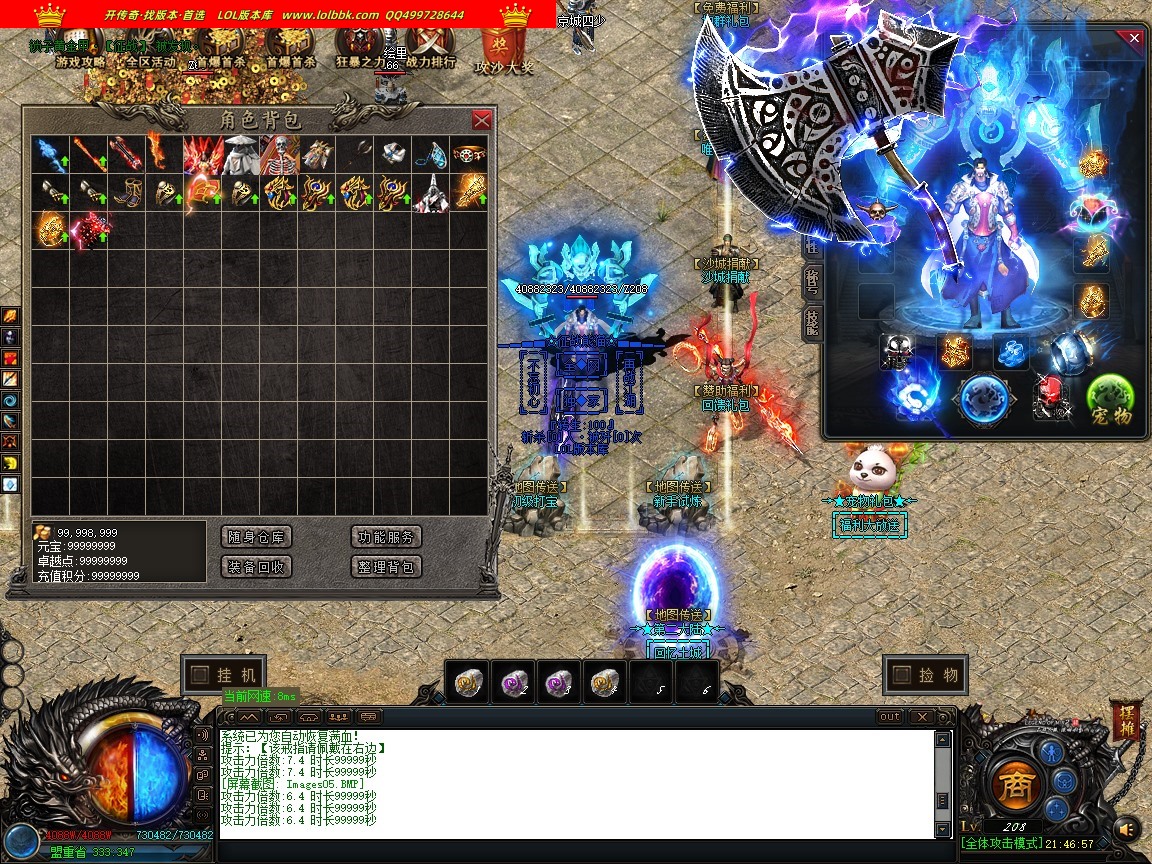Viewport: 1152px width, 864px height.
Task: Select the straw-hat white robe item
Action: tap(241, 155)
